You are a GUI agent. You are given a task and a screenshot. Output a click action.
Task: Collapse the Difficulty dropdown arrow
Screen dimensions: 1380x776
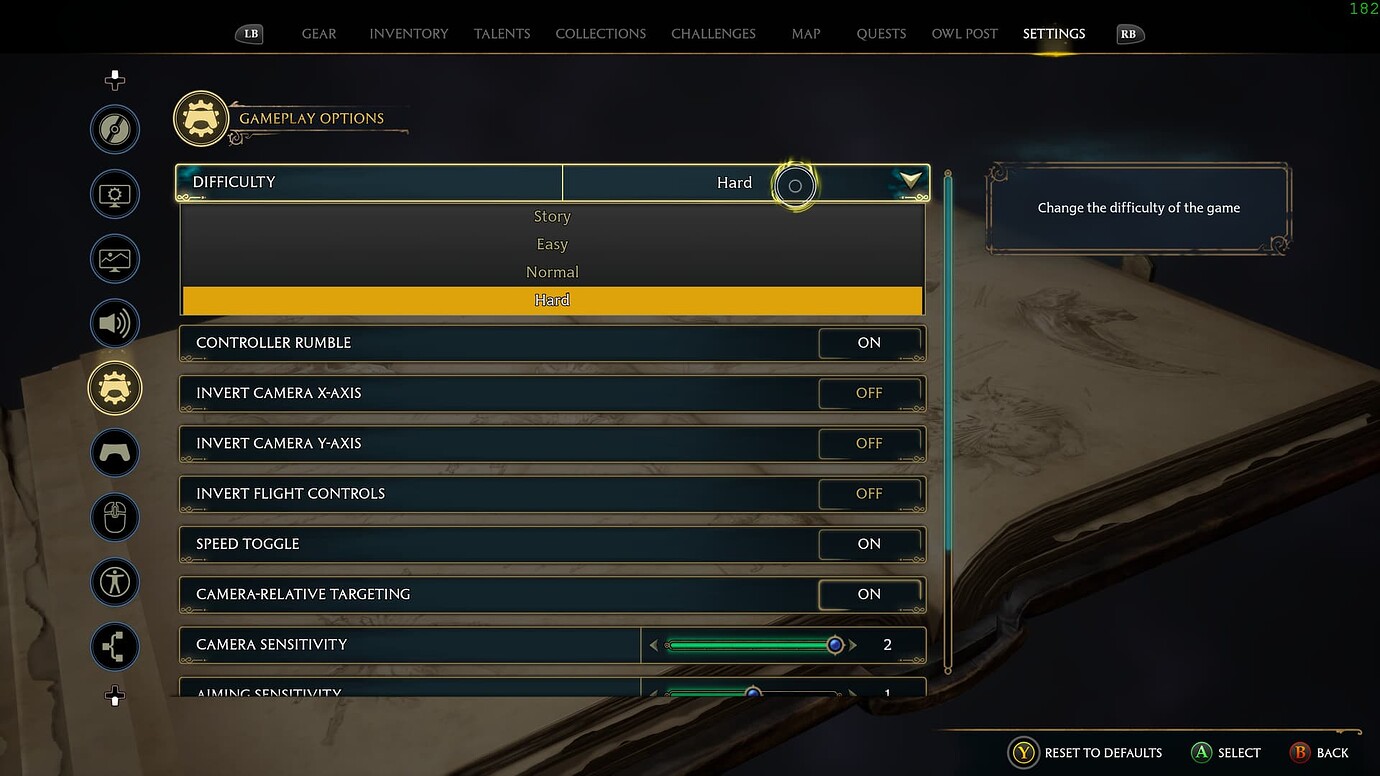click(x=908, y=182)
